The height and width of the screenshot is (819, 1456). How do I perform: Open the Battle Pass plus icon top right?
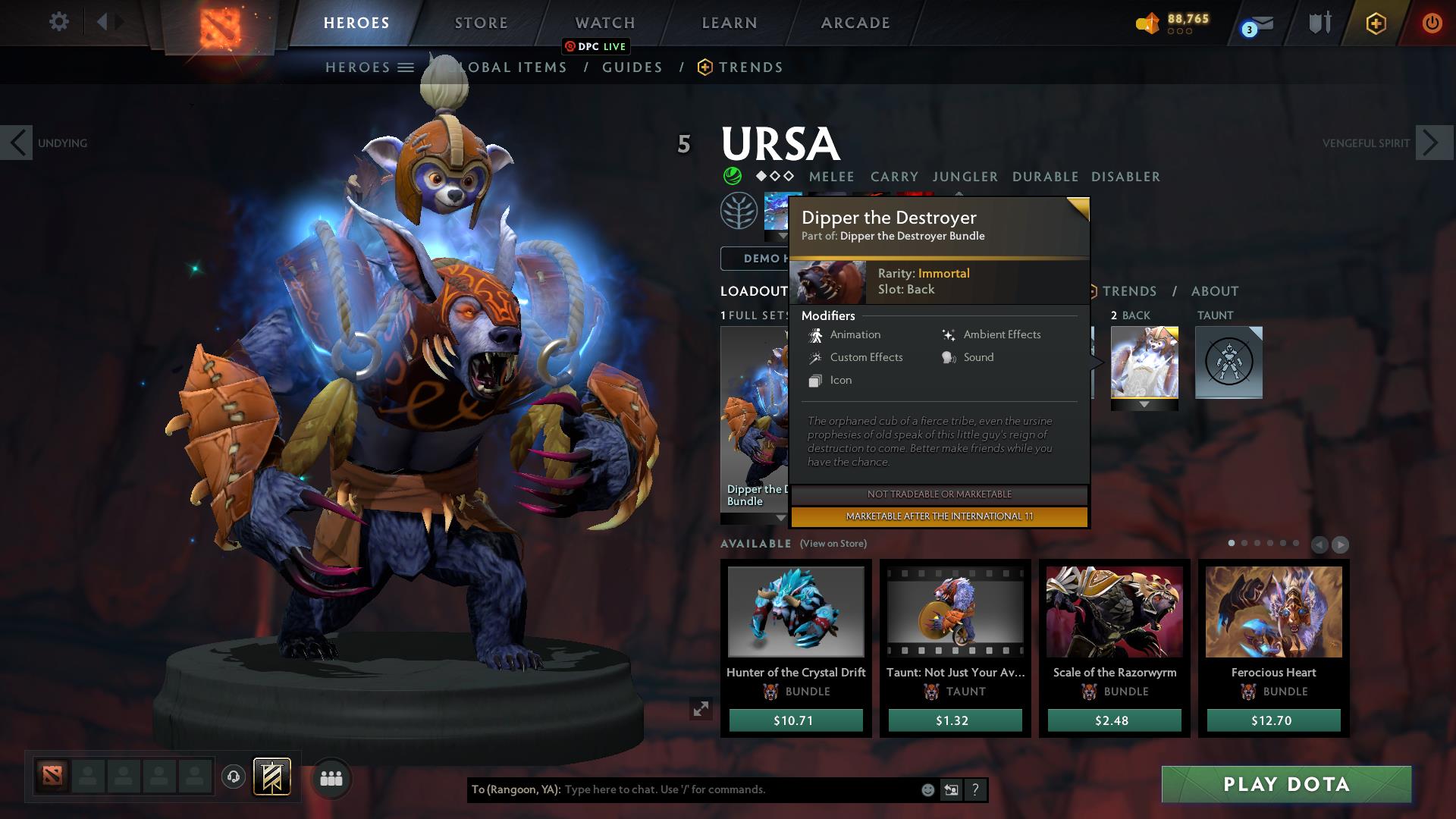1376,24
